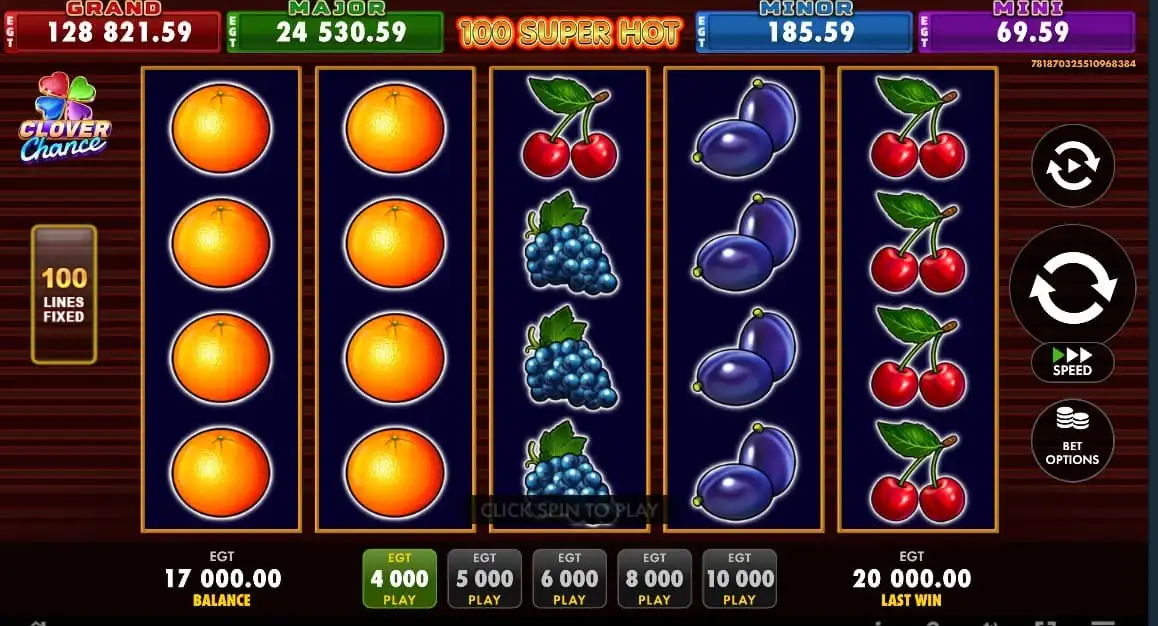The width and height of the screenshot is (1158, 626).
Task: Click the 100 Lines Fixed panel
Action: point(64,294)
